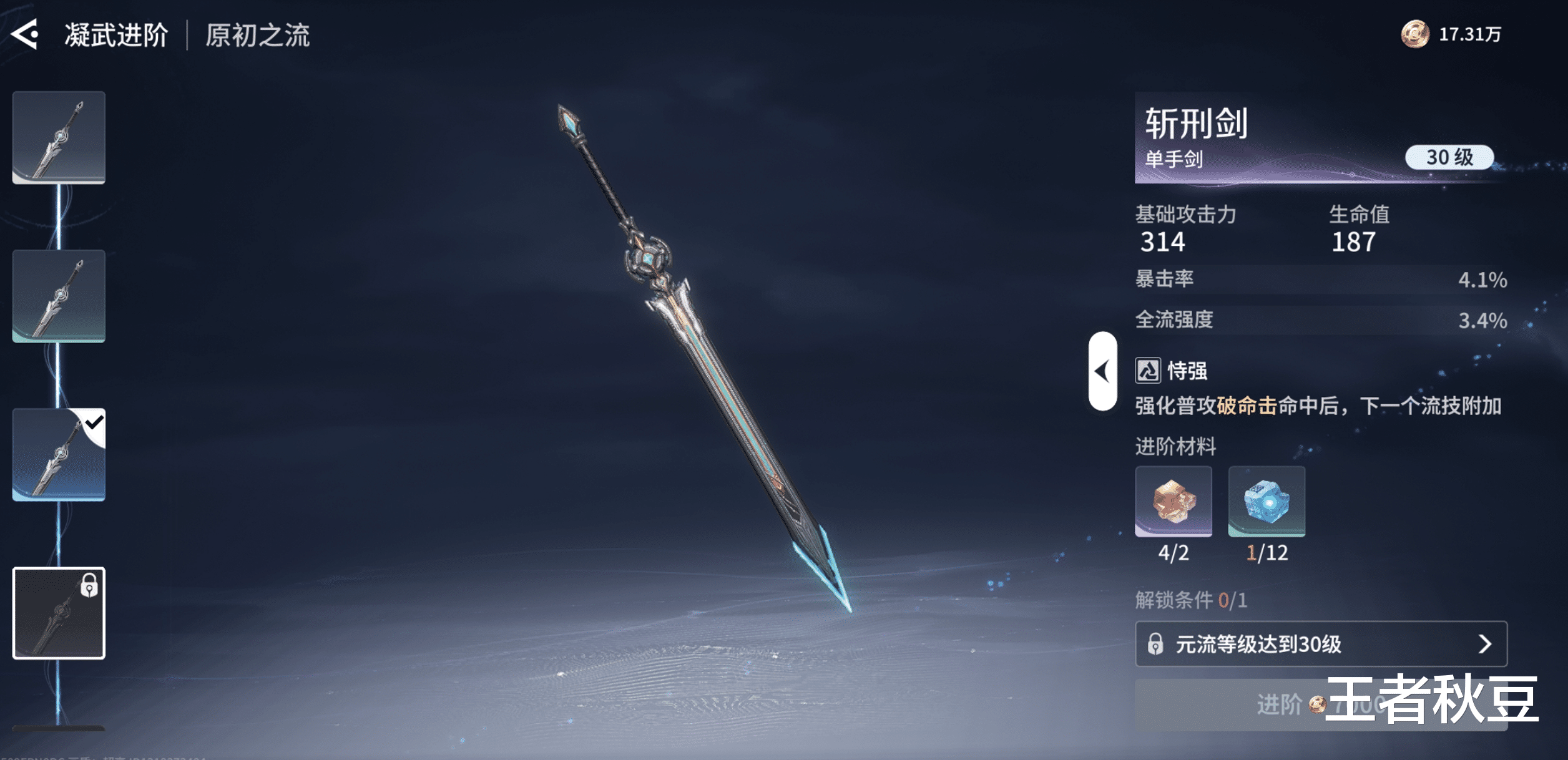
Task: Collapse the side panel with white arrow tab
Action: (1102, 371)
